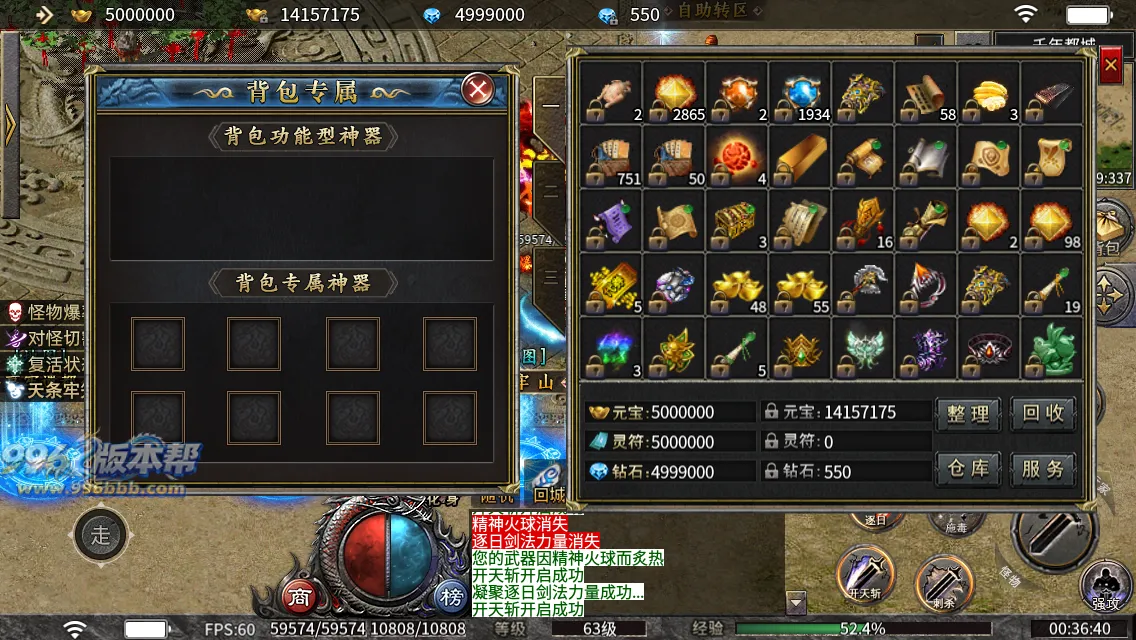Screen dimensions: 1136x640
Task: Select the gold bar item slot
Action: click(800, 157)
